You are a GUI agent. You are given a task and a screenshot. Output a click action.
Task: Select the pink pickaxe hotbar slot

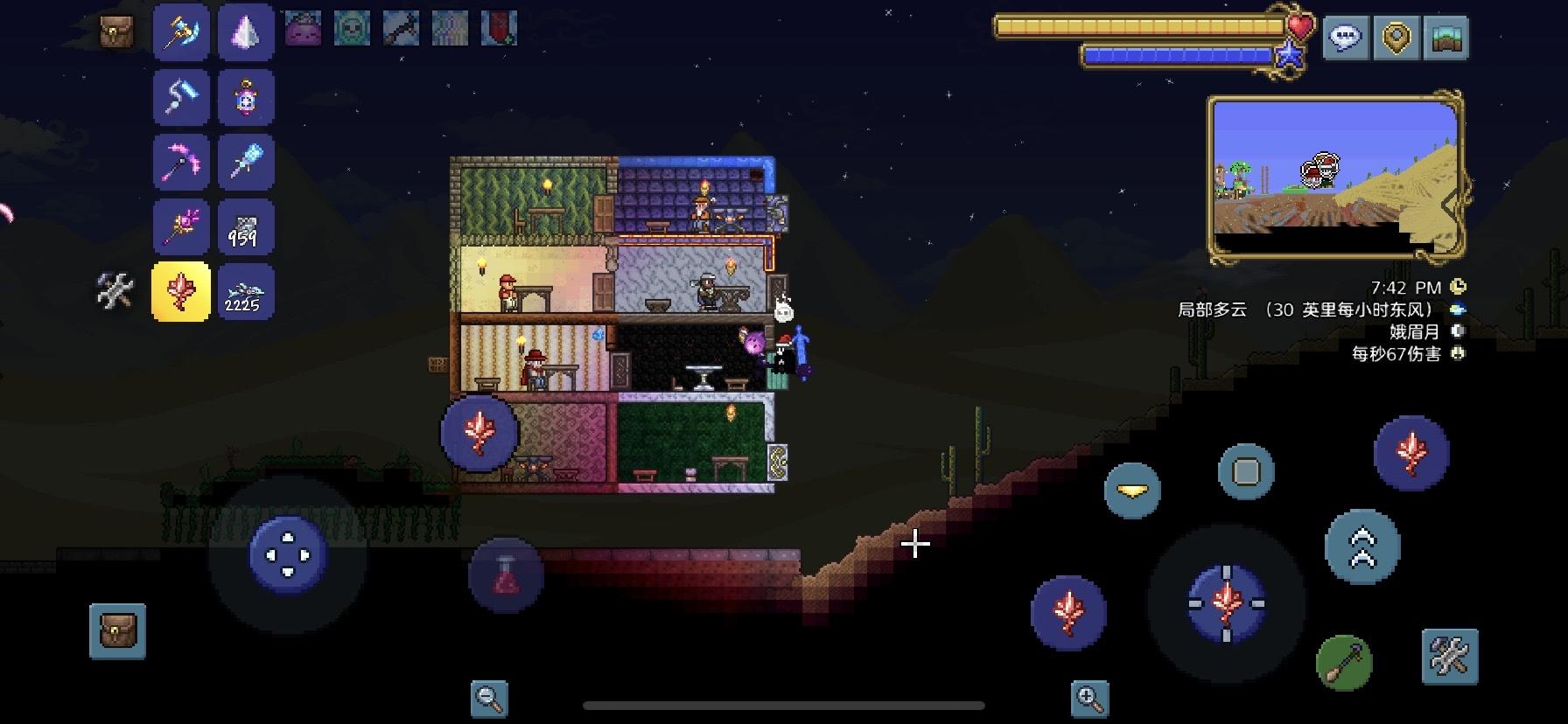[x=180, y=162]
